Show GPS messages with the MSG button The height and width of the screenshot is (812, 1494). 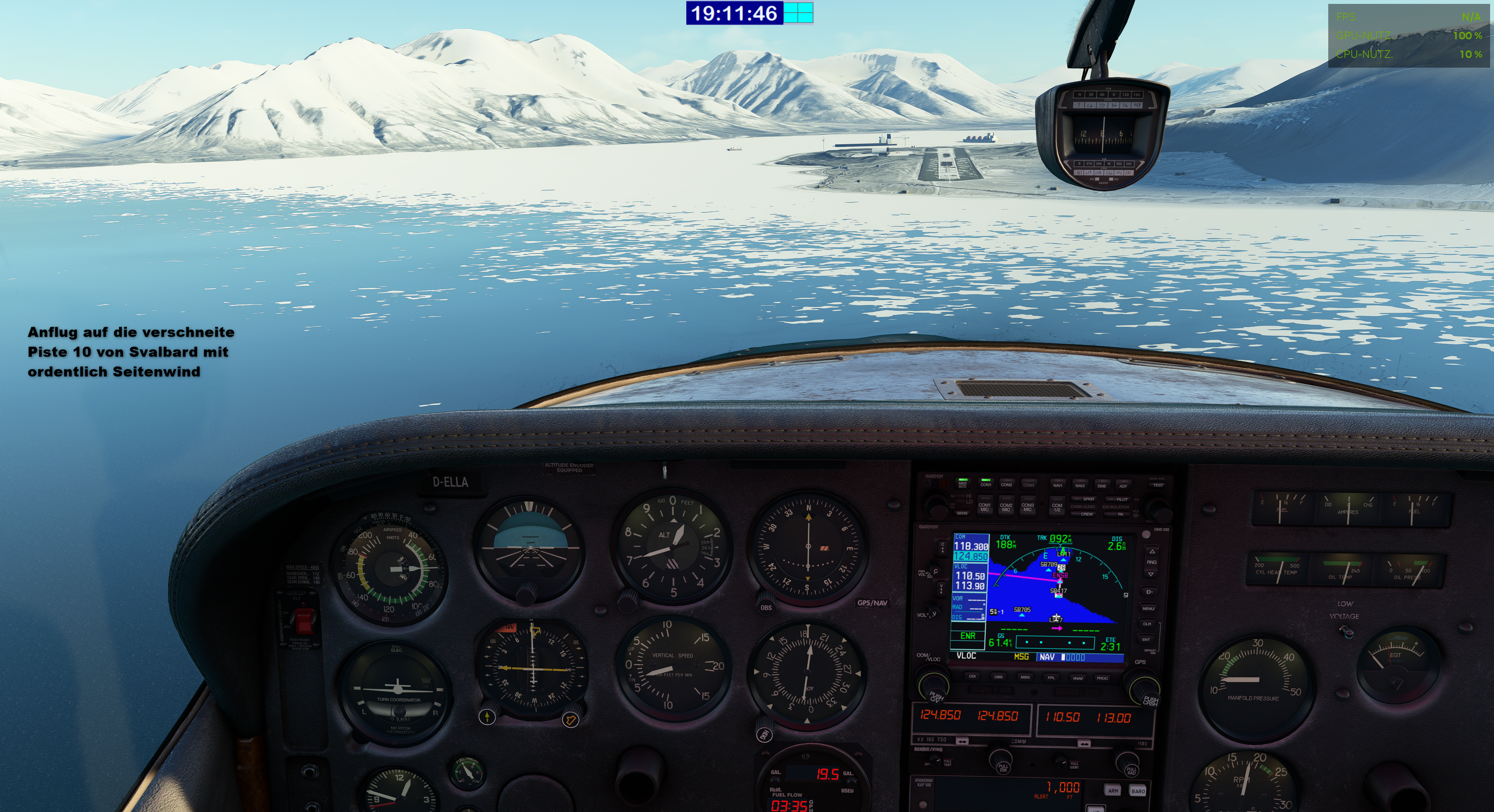click(x=1025, y=677)
